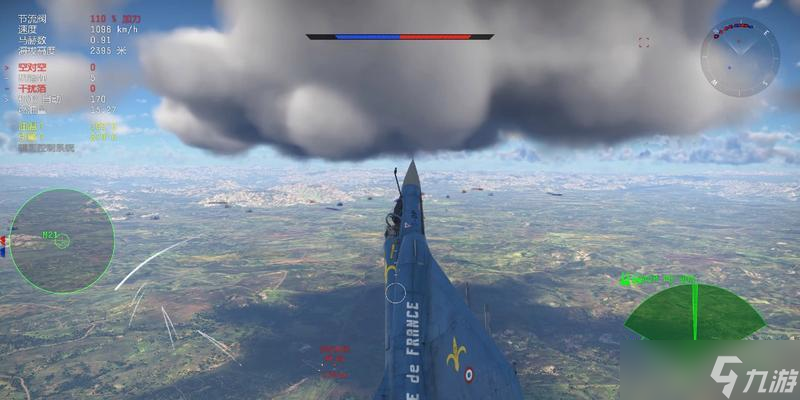This screenshot has width=800, height=400.
Task: Select the 干扰弹 countermeasures entry
Action: [x=34, y=88]
